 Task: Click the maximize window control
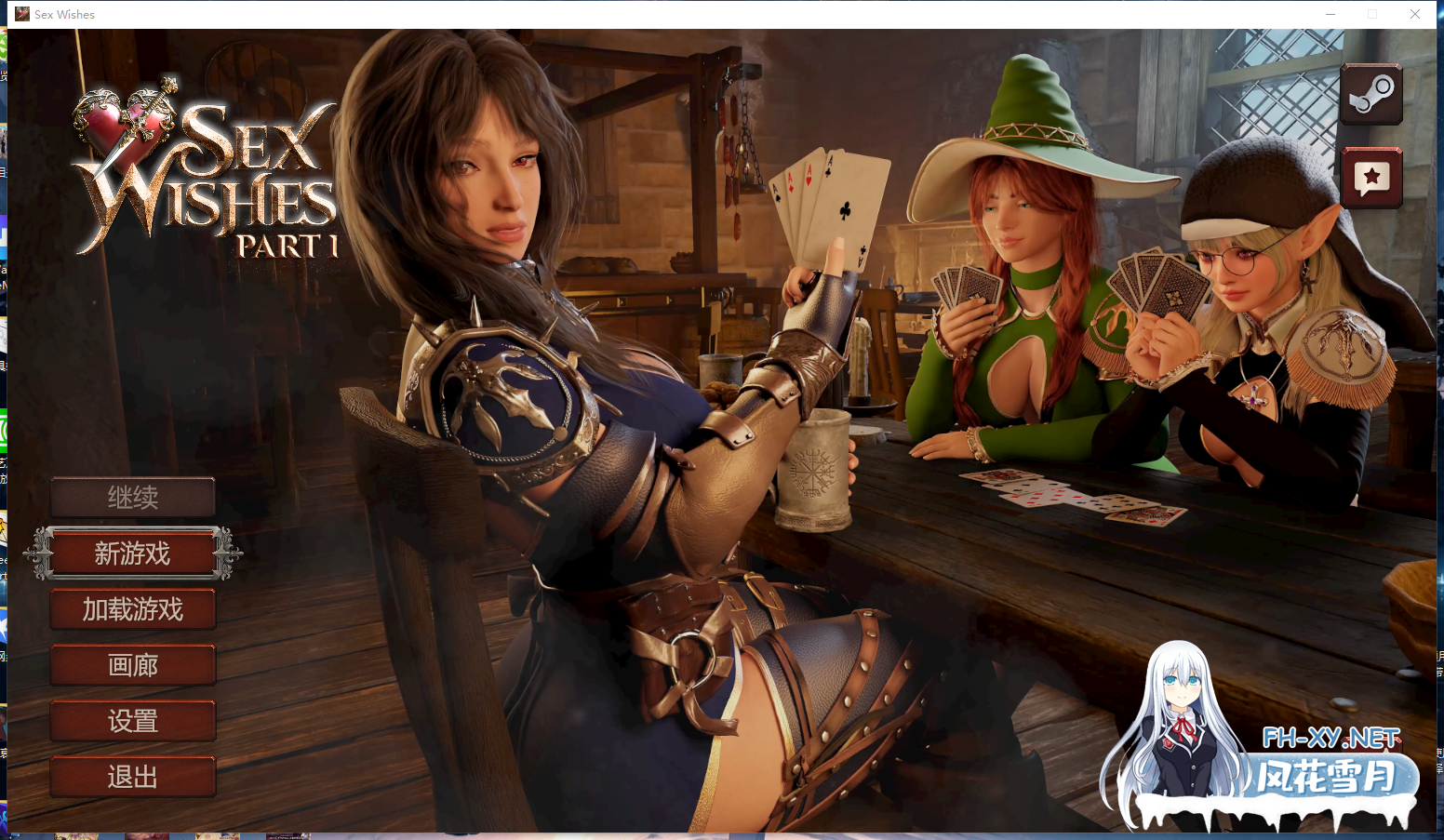coord(1372,14)
